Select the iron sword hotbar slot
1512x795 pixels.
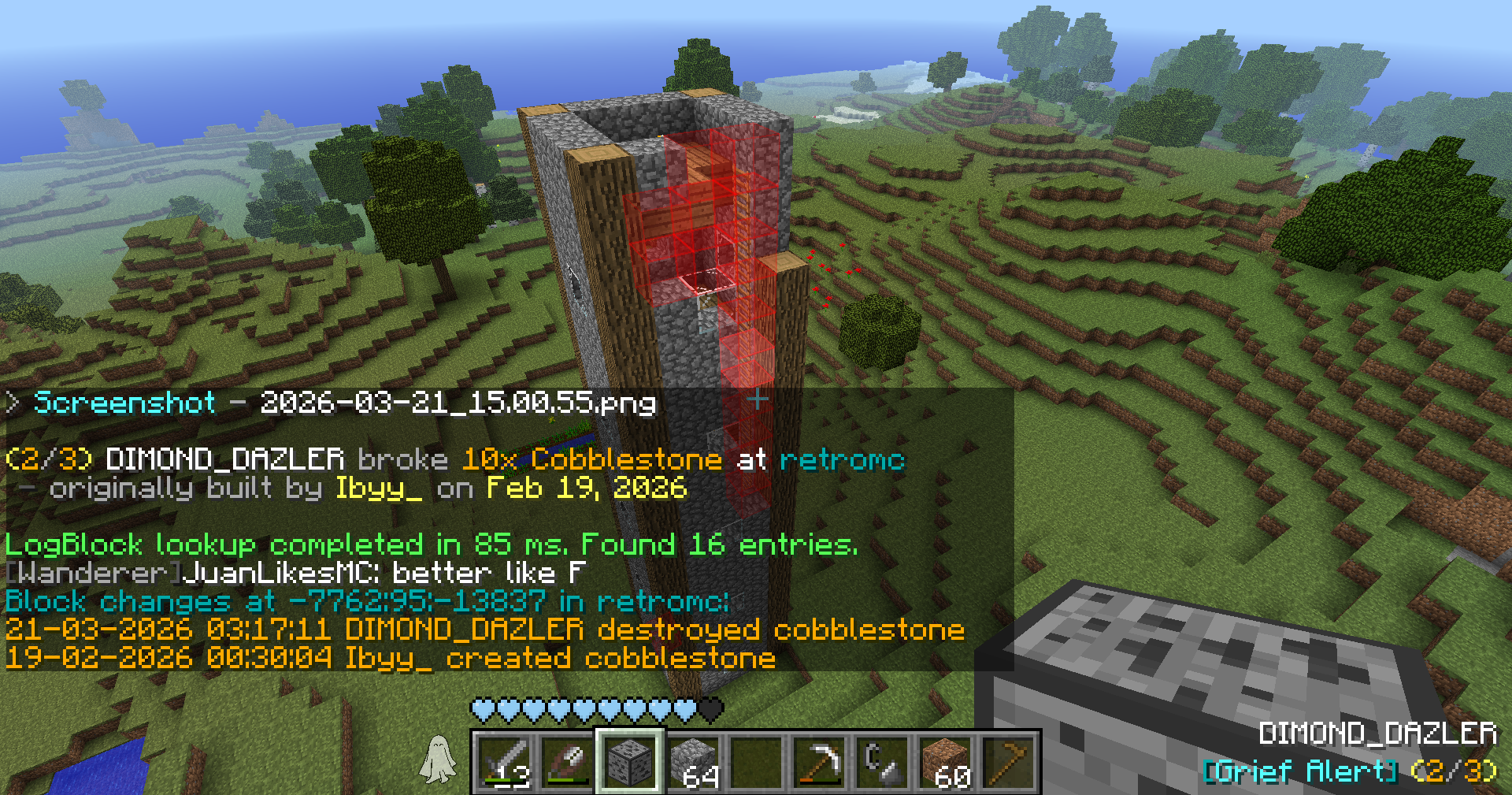pyautogui.click(x=505, y=762)
